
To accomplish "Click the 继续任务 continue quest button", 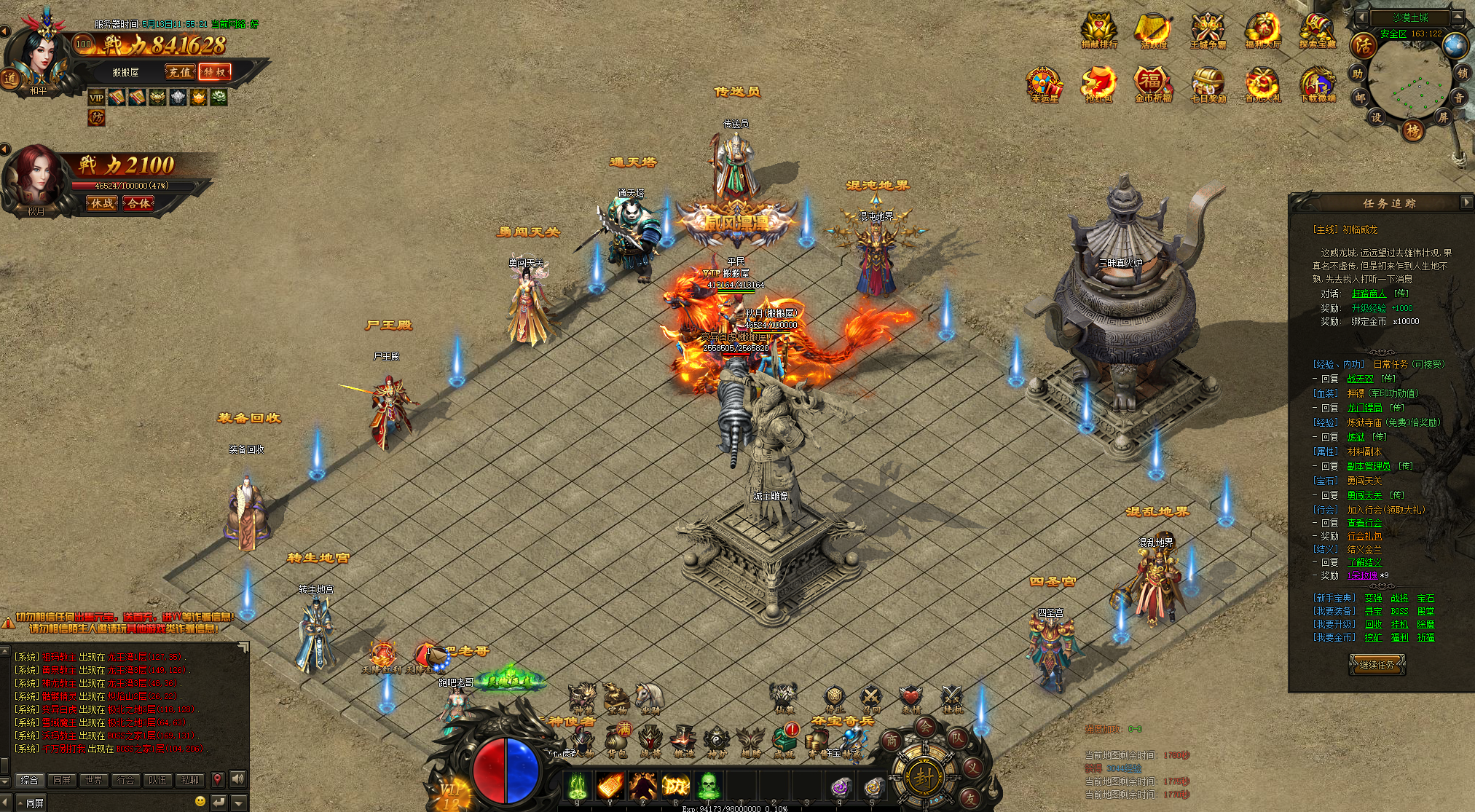I will [1376, 664].
